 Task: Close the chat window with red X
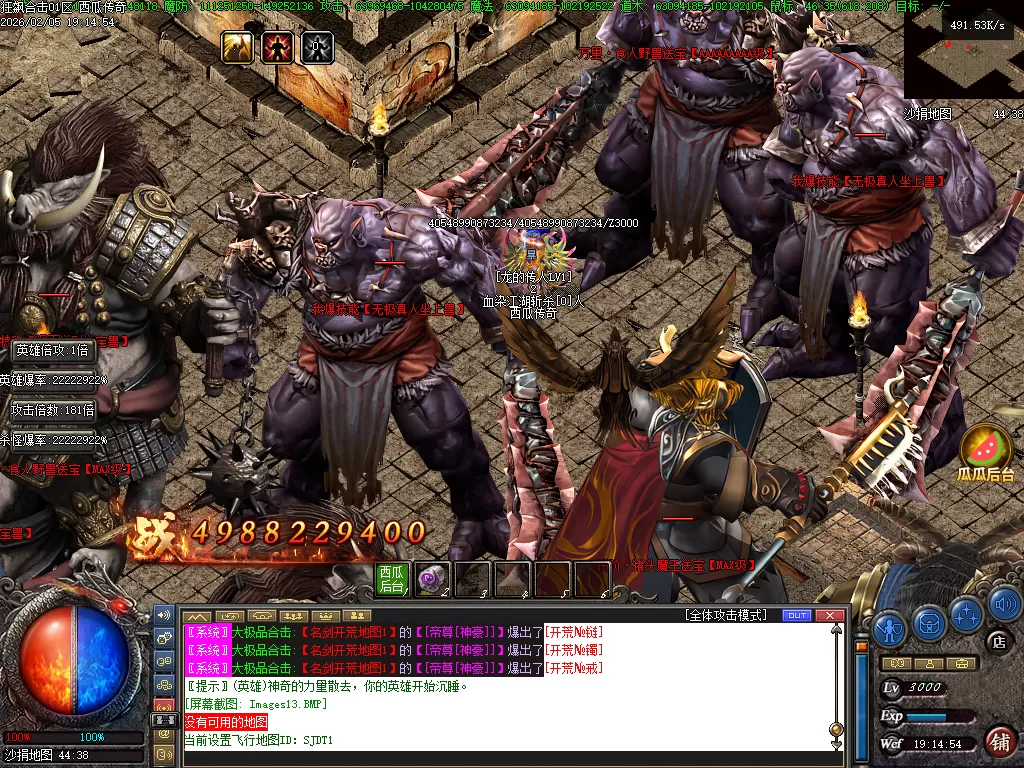pos(828,615)
